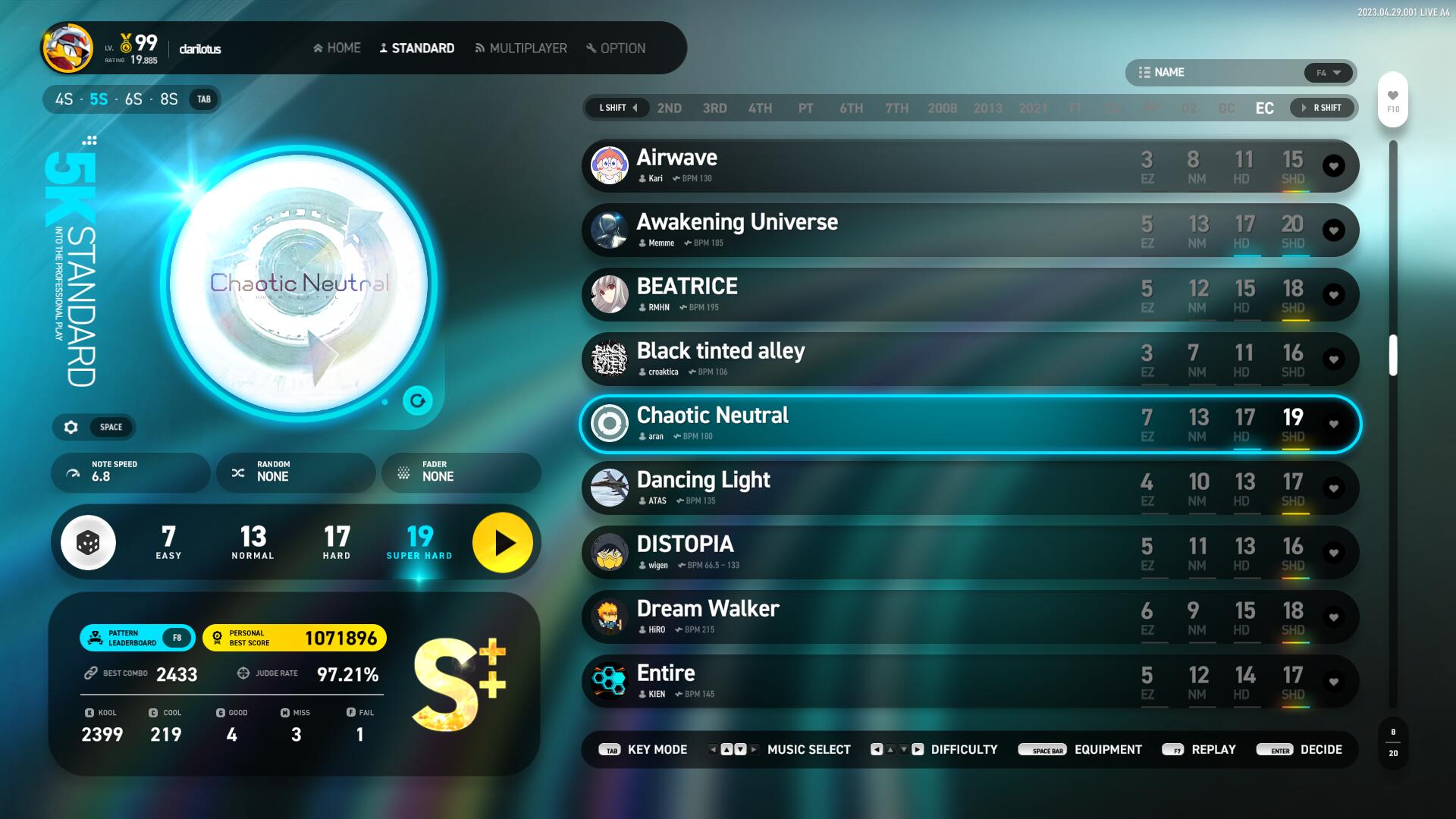Open the OPTION menu
This screenshot has height=819, width=1456.
[616, 49]
